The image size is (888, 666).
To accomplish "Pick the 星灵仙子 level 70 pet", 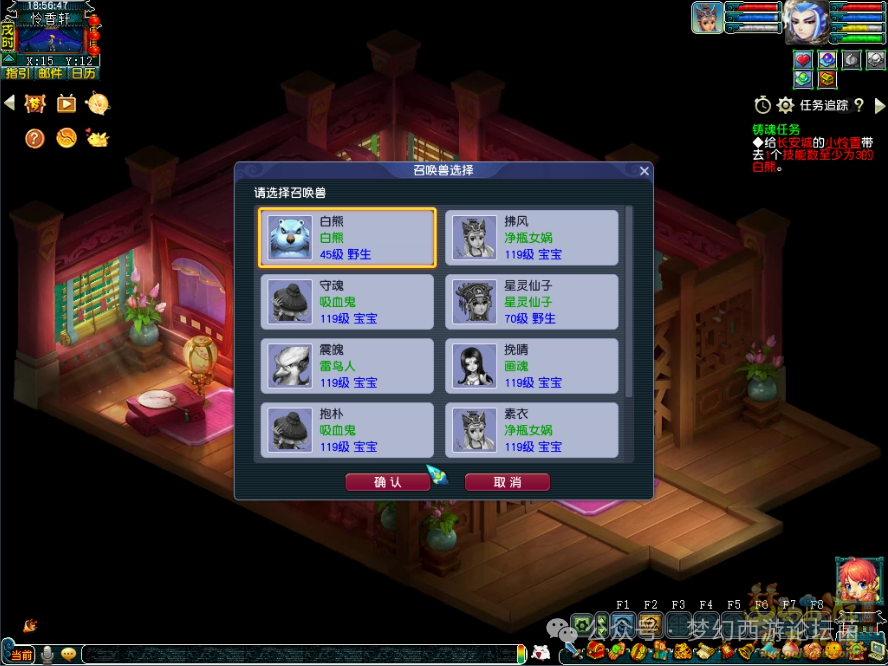I will (531, 302).
